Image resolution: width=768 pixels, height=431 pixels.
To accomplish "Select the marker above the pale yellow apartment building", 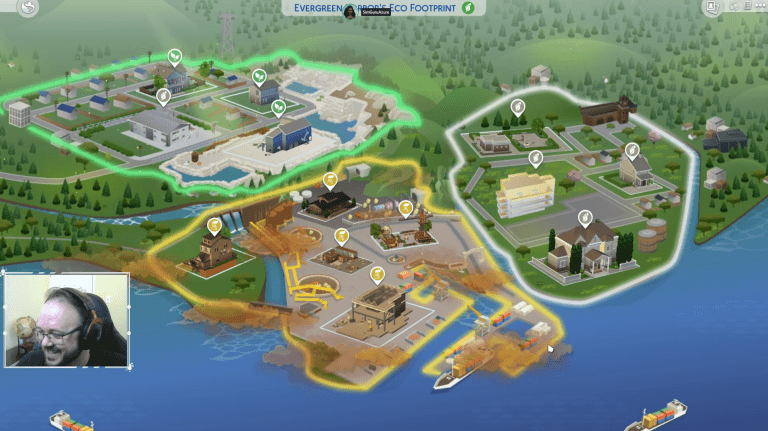I will [535, 158].
